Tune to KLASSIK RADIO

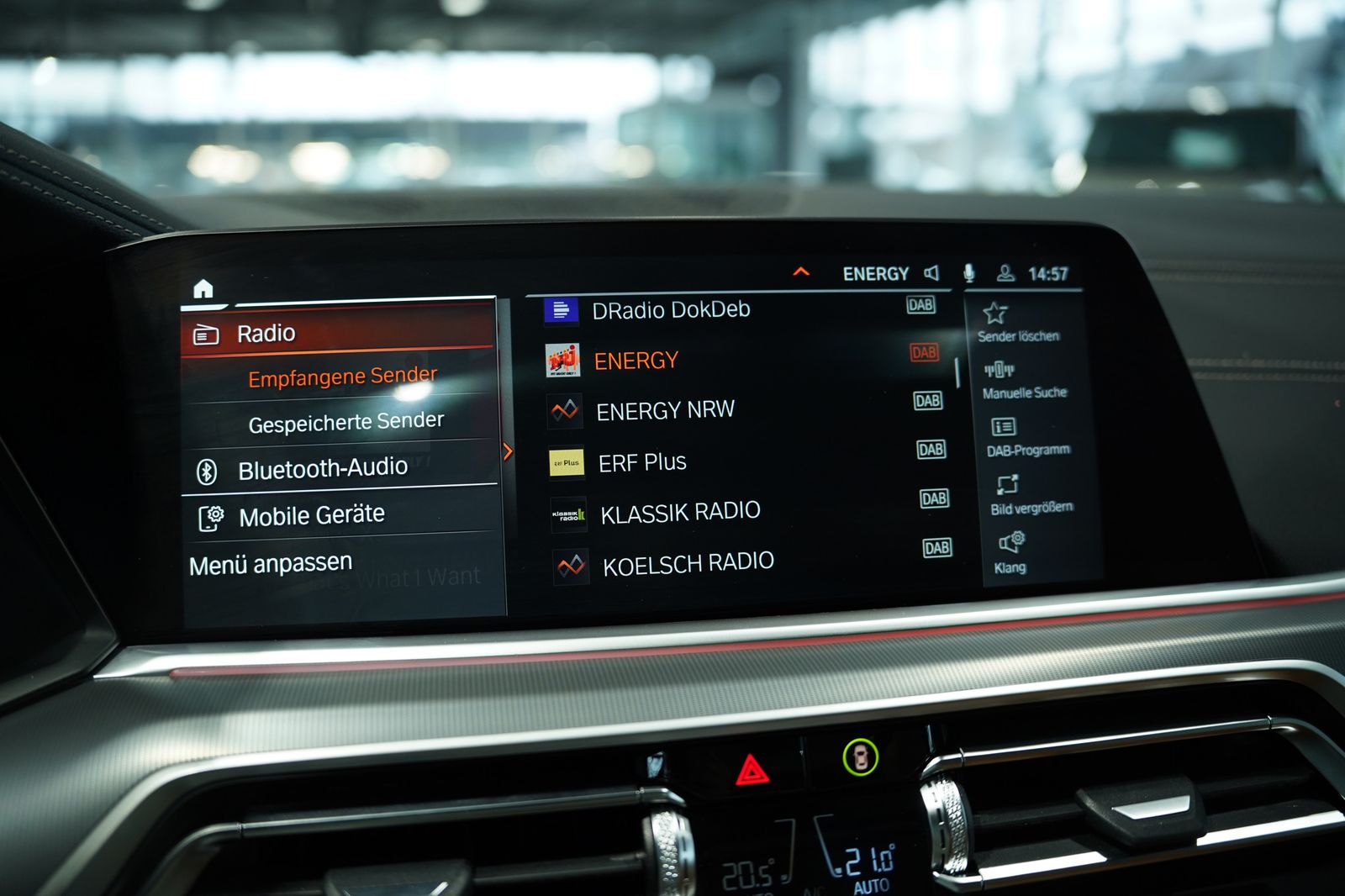tap(680, 512)
